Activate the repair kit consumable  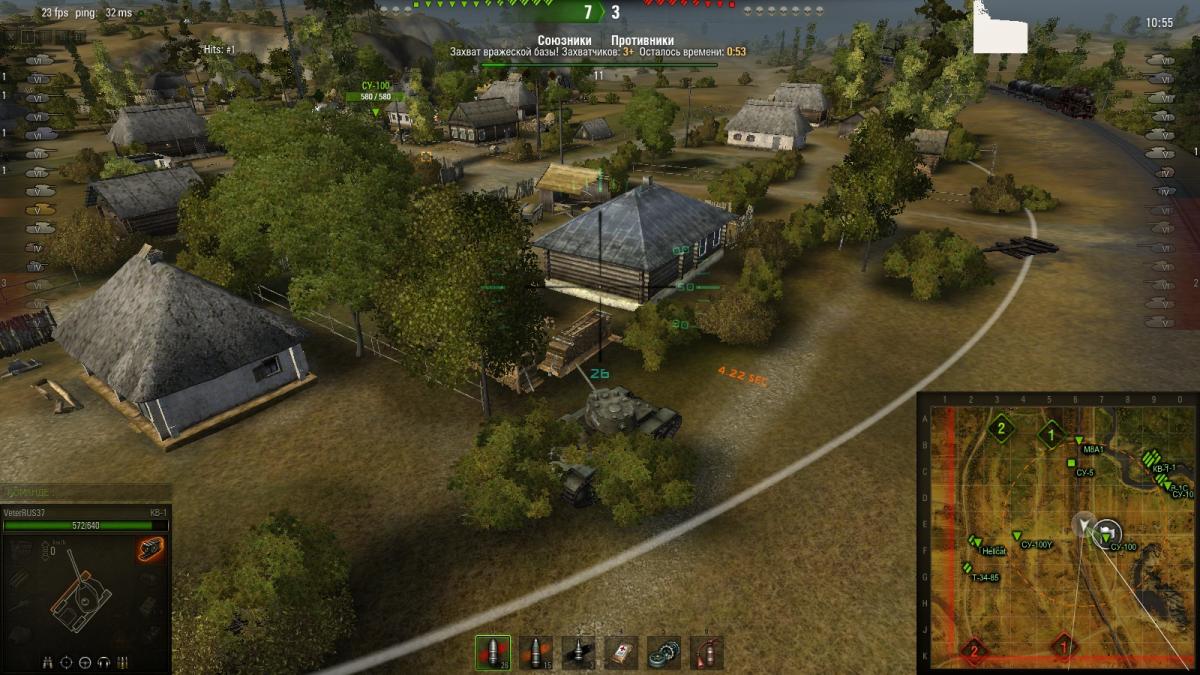[x=664, y=652]
